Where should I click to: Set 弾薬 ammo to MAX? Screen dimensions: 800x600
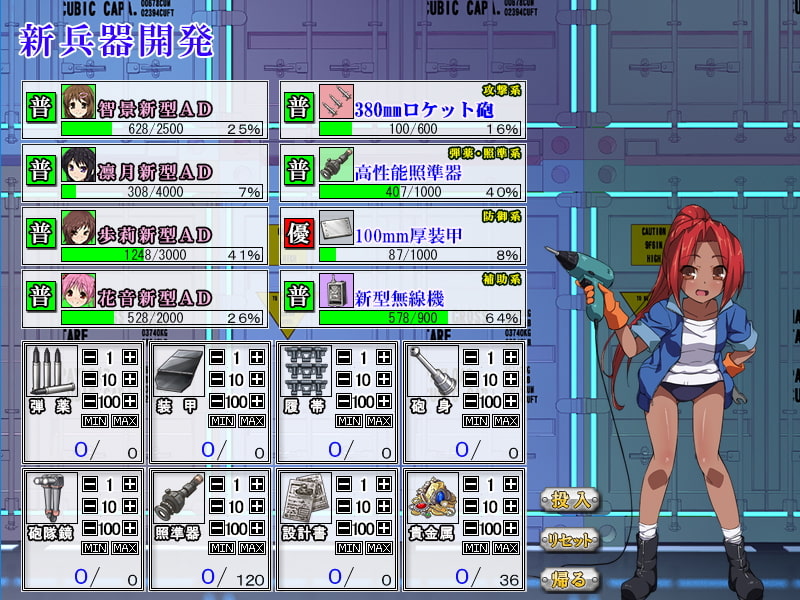point(125,421)
